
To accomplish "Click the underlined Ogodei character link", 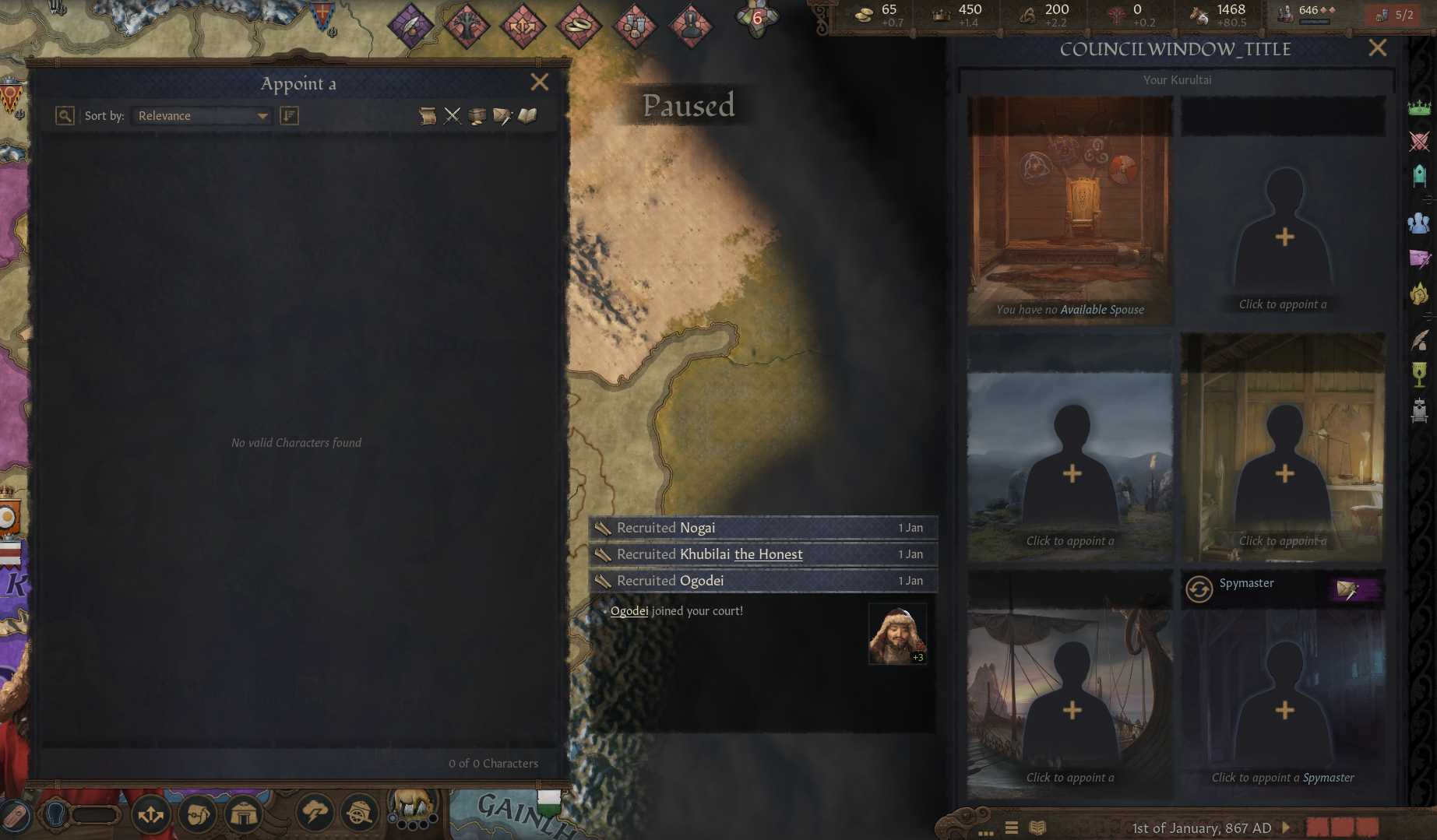I will [x=628, y=610].
